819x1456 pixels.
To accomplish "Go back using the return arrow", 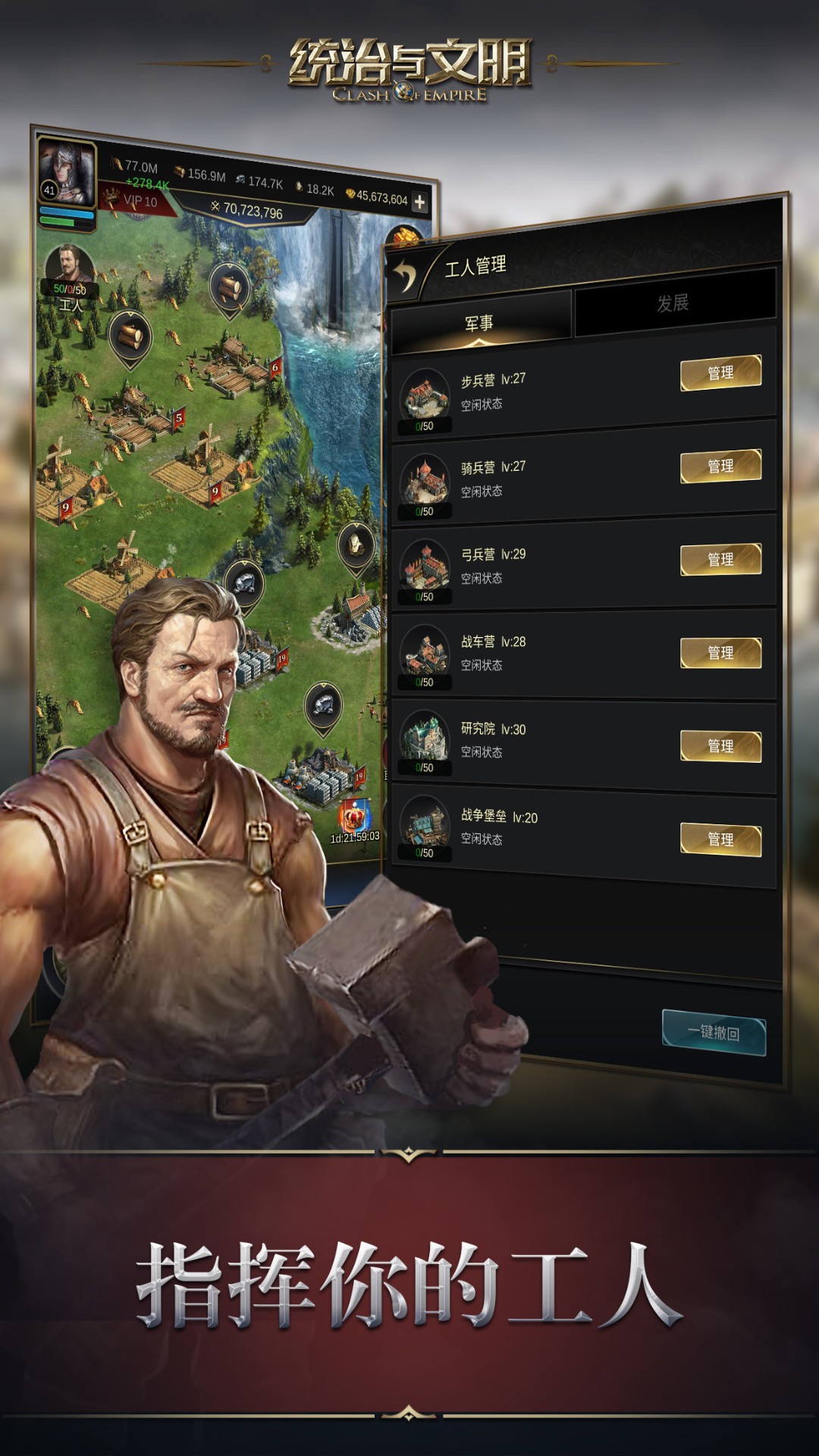I will coord(406,275).
